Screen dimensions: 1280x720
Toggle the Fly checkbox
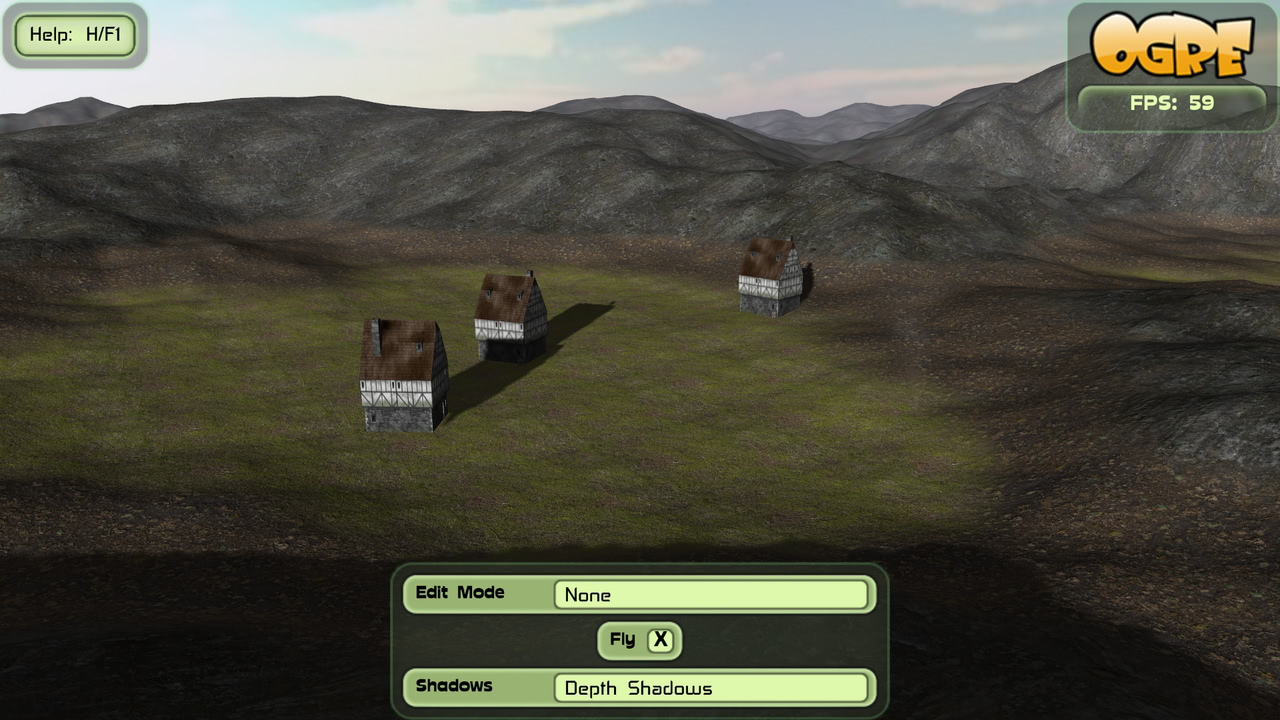(660, 640)
